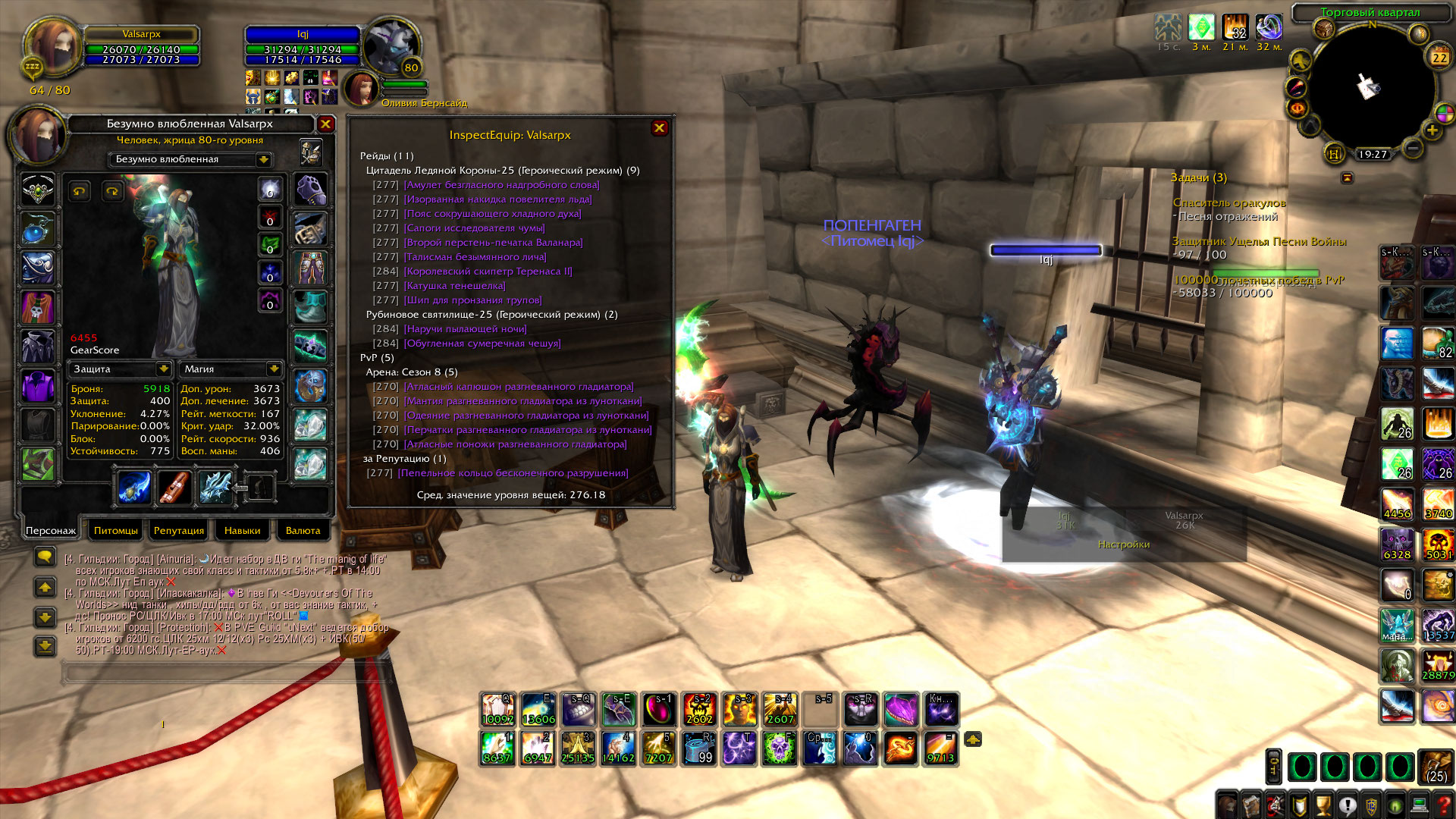
Task: Open the backpack bag slot
Action: pos(1435,767)
